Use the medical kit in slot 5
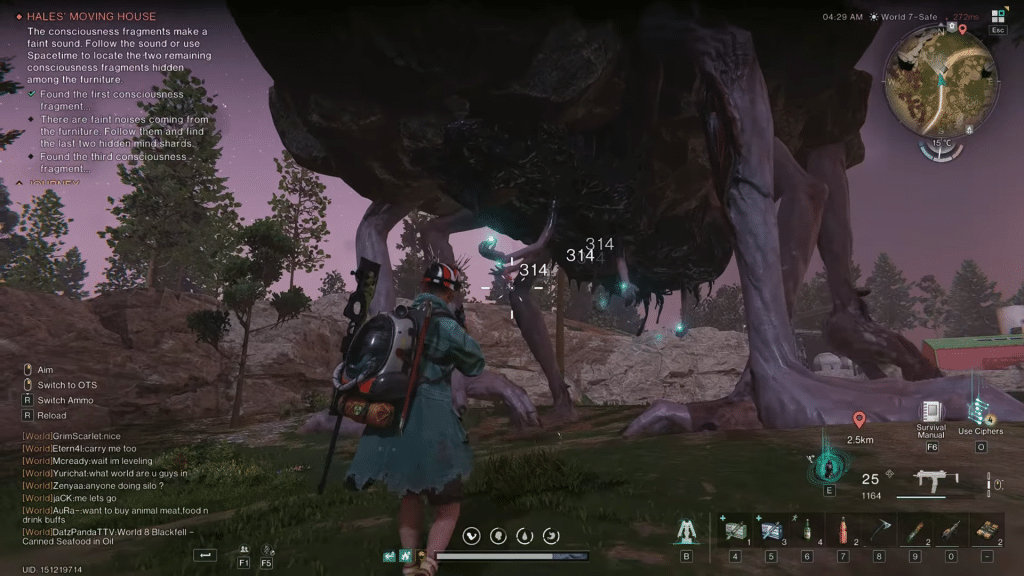Image resolution: width=1024 pixels, height=576 pixels. tap(771, 531)
